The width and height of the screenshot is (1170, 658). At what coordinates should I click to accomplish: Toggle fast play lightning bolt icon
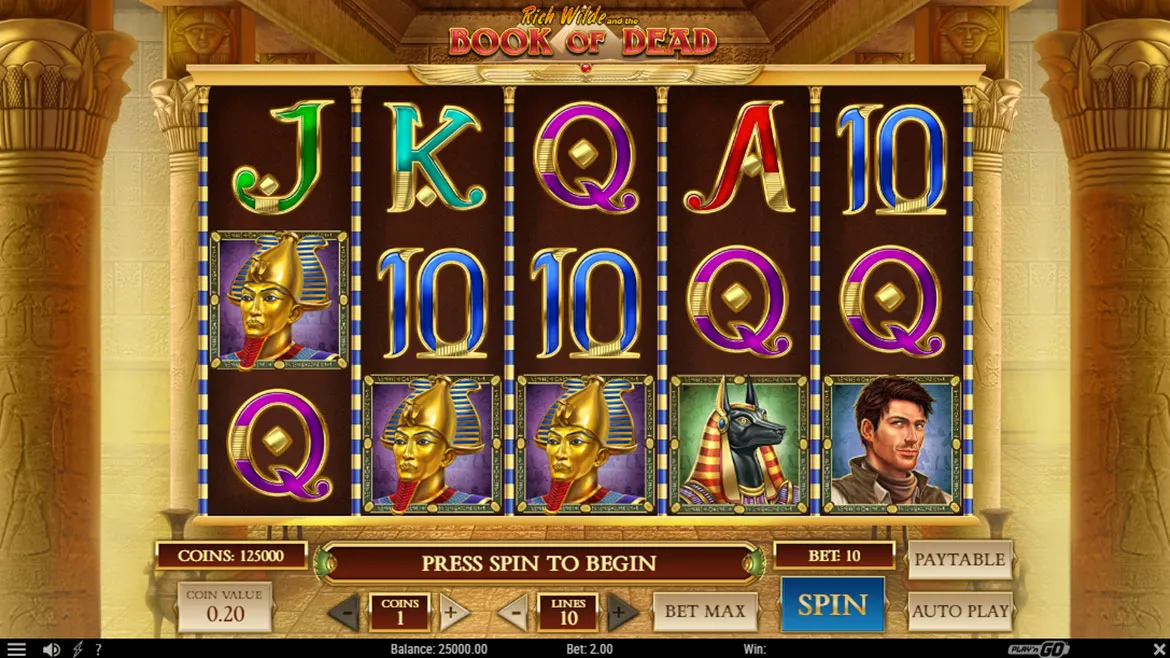77,650
